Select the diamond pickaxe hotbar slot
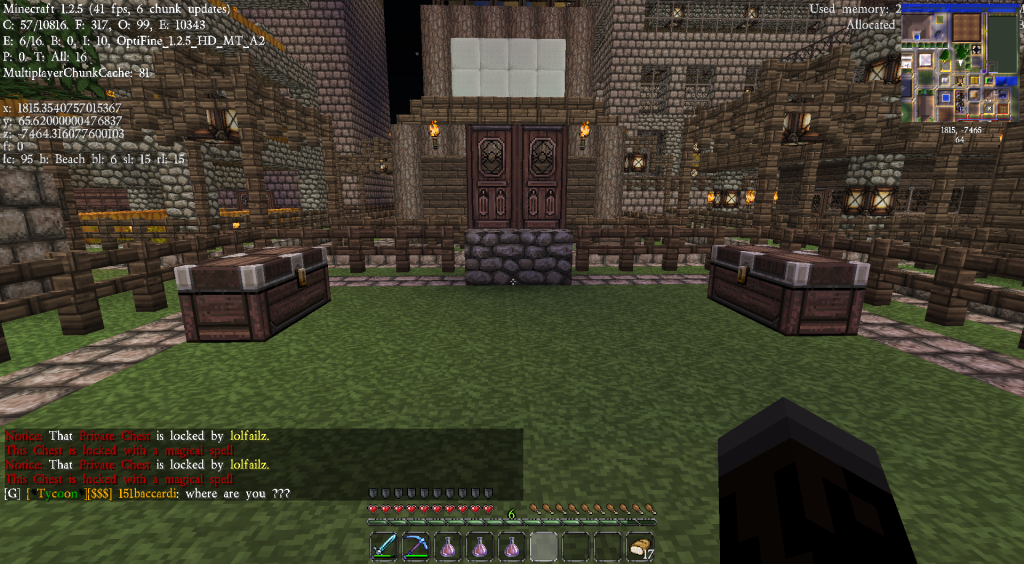 coord(416,547)
